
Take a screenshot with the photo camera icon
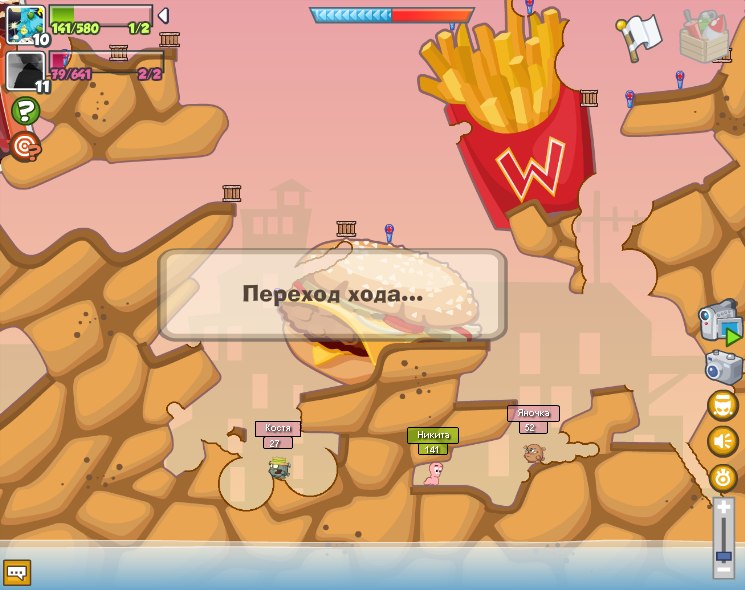coord(723,367)
